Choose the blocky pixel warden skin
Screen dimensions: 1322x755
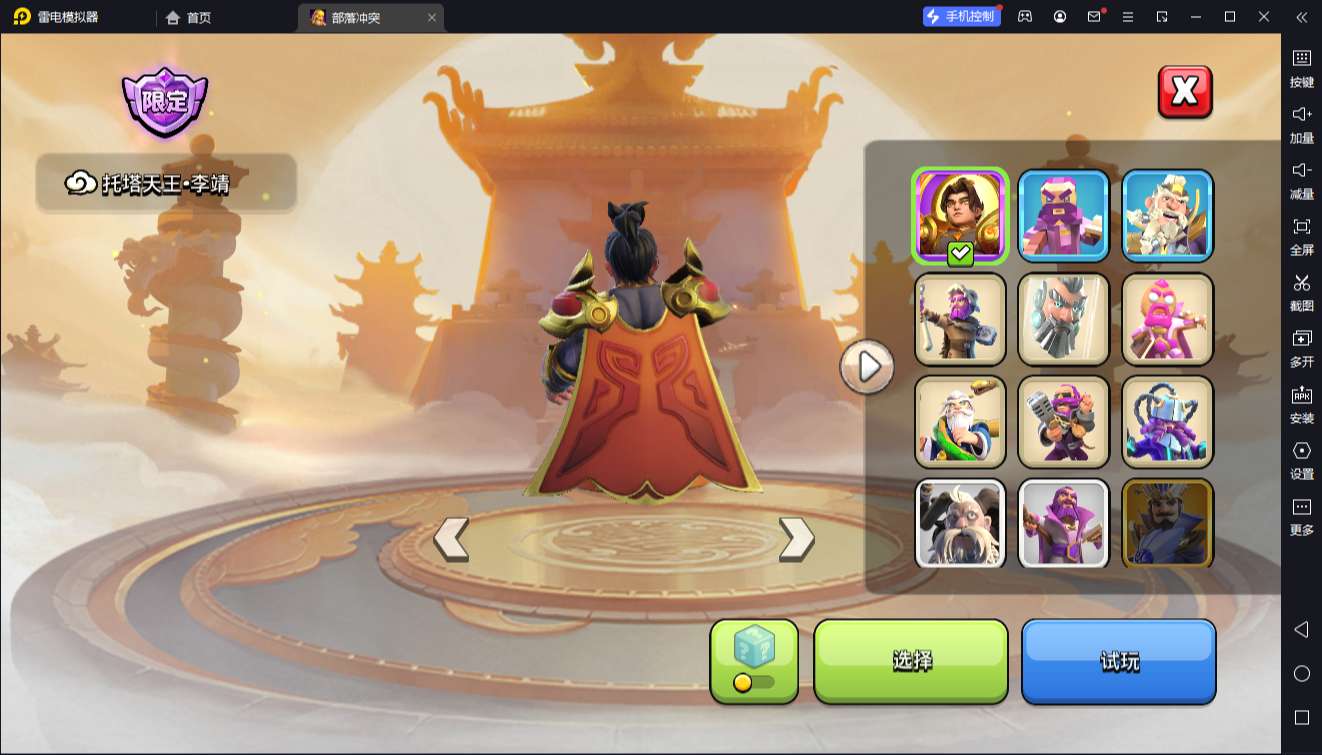point(1064,216)
